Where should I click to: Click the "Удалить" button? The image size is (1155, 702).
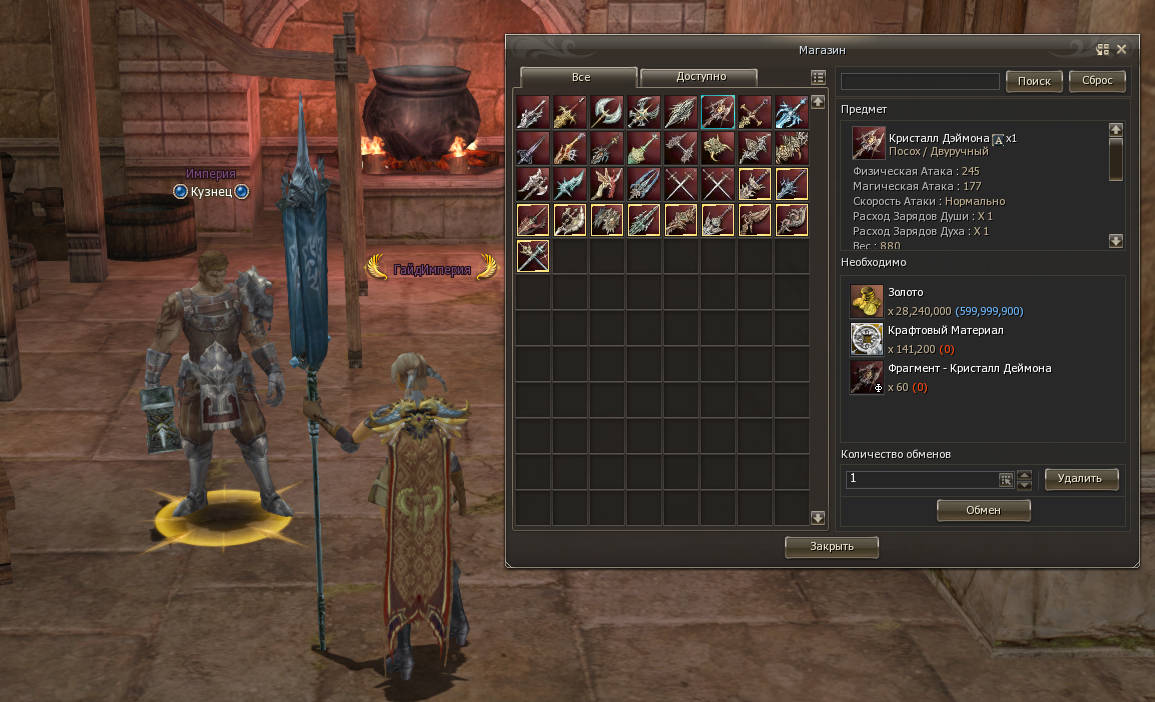pyautogui.click(x=1081, y=479)
